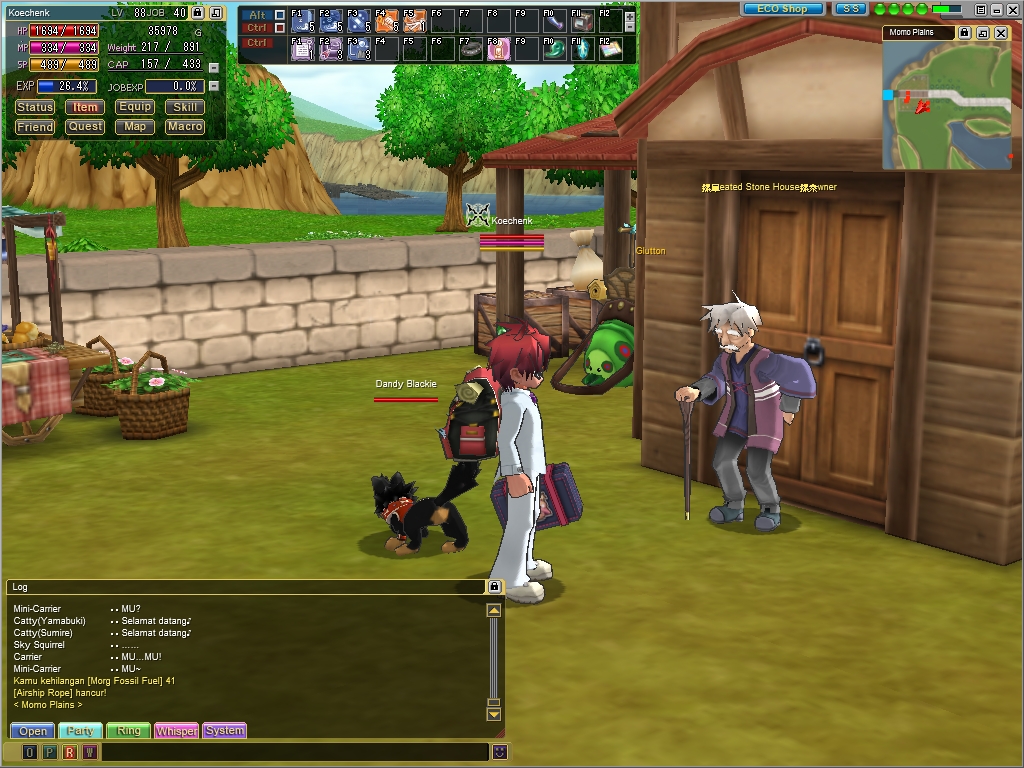Open the Map window
1024x768 pixels.
click(135, 127)
